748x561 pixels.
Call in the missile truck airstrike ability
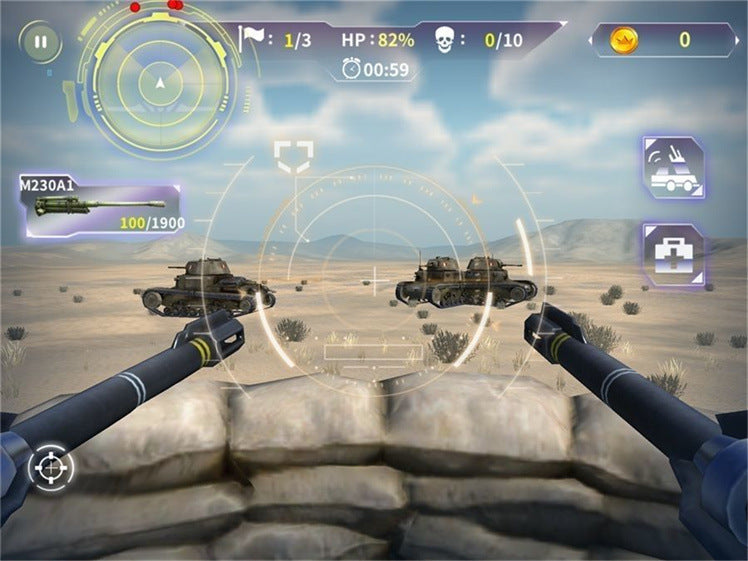(673, 169)
